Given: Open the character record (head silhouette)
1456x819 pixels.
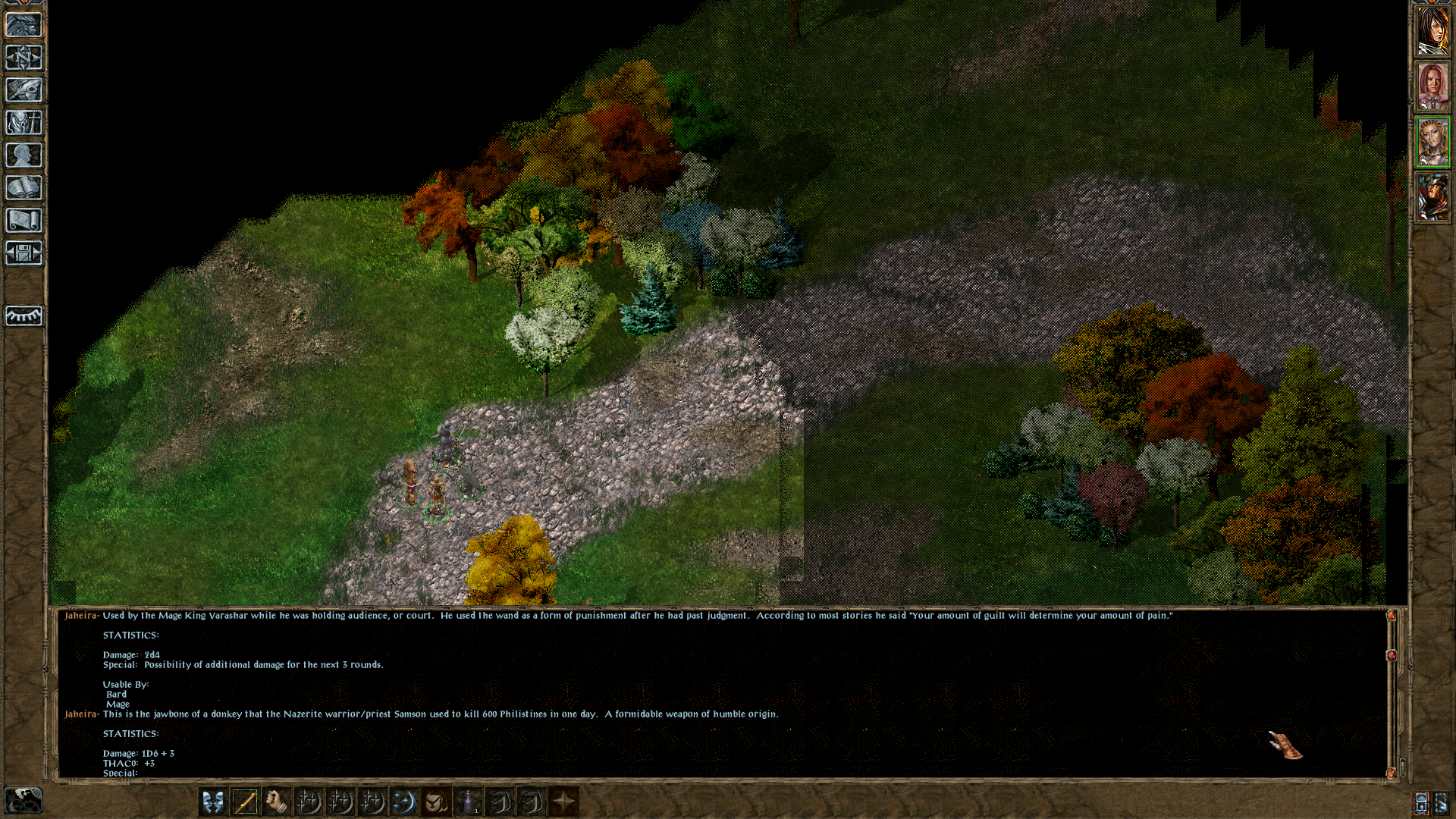Looking at the screenshot, I should click(24, 155).
